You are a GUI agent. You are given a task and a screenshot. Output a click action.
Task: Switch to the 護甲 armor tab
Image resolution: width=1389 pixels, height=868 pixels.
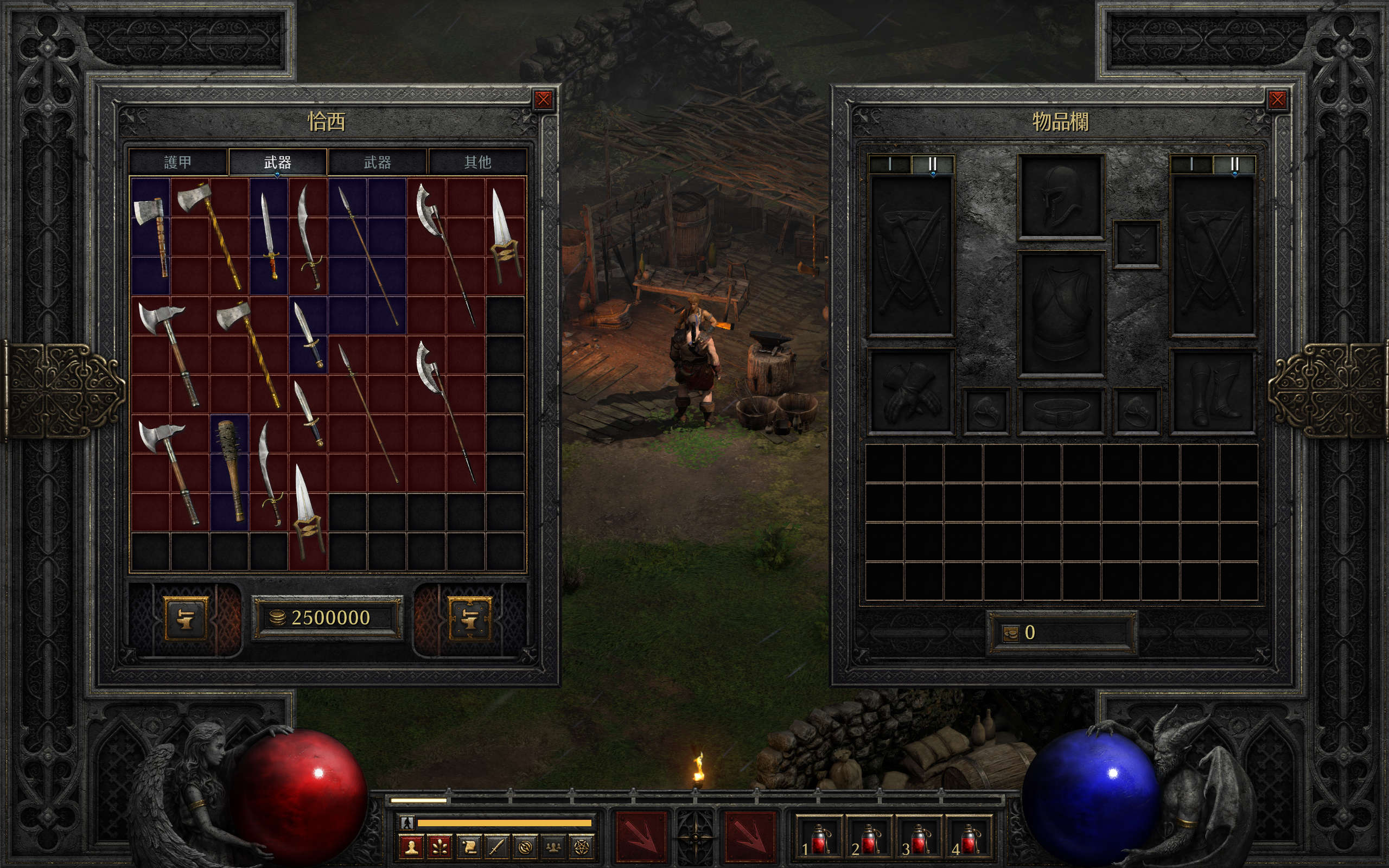tap(178, 162)
